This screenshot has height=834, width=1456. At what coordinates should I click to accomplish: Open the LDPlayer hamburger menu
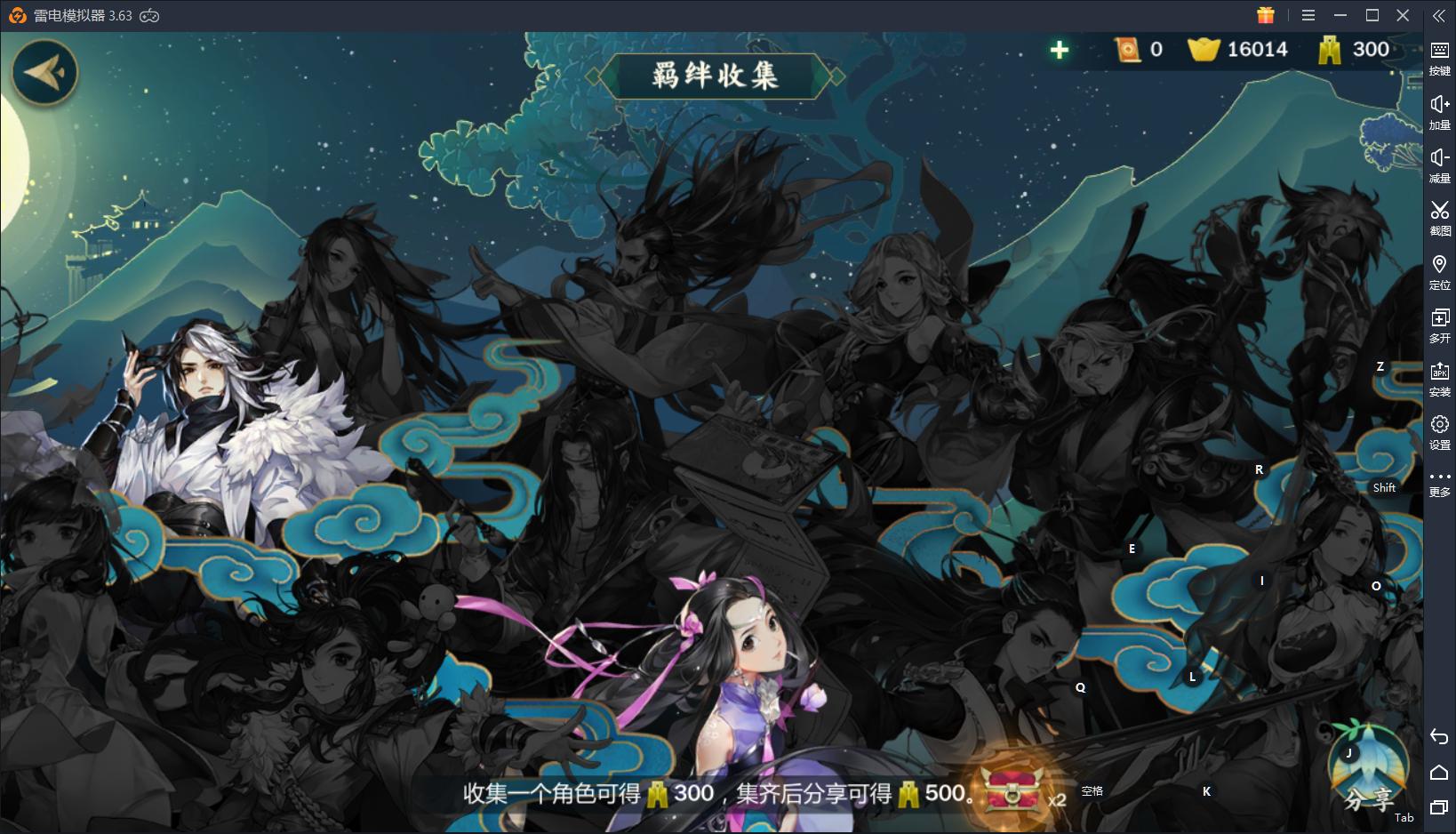click(x=1308, y=15)
